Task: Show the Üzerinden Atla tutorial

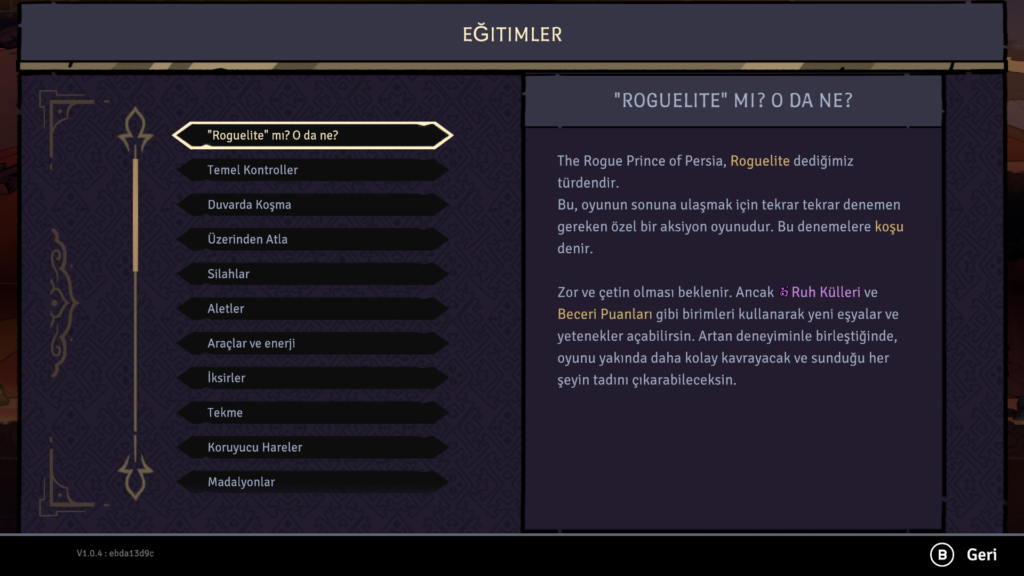Action: point(312,240)
